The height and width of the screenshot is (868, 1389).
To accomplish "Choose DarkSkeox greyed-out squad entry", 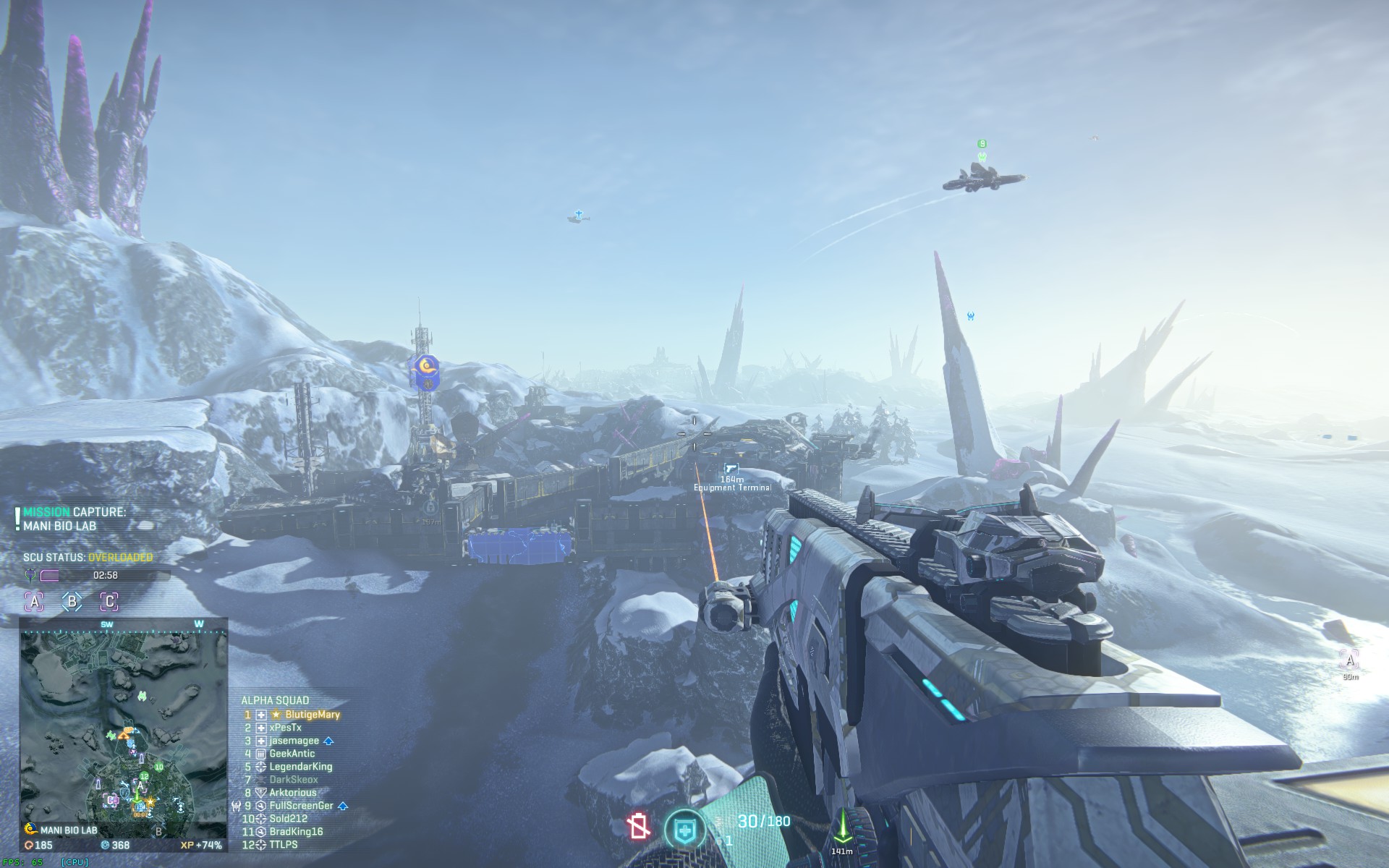I will (293, 780).
